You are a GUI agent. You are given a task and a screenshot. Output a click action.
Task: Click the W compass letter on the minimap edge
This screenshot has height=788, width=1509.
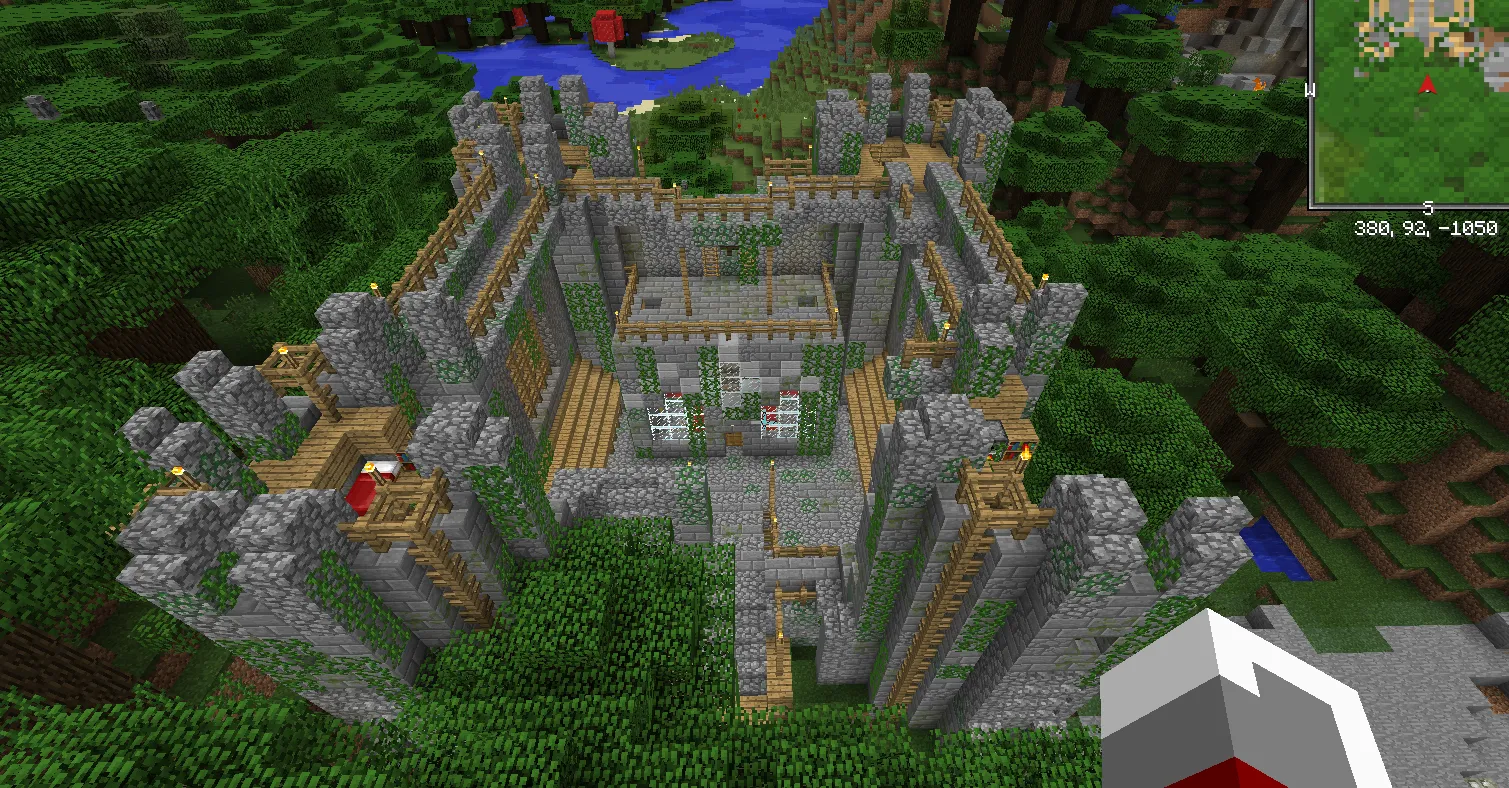coord(1311,89)
